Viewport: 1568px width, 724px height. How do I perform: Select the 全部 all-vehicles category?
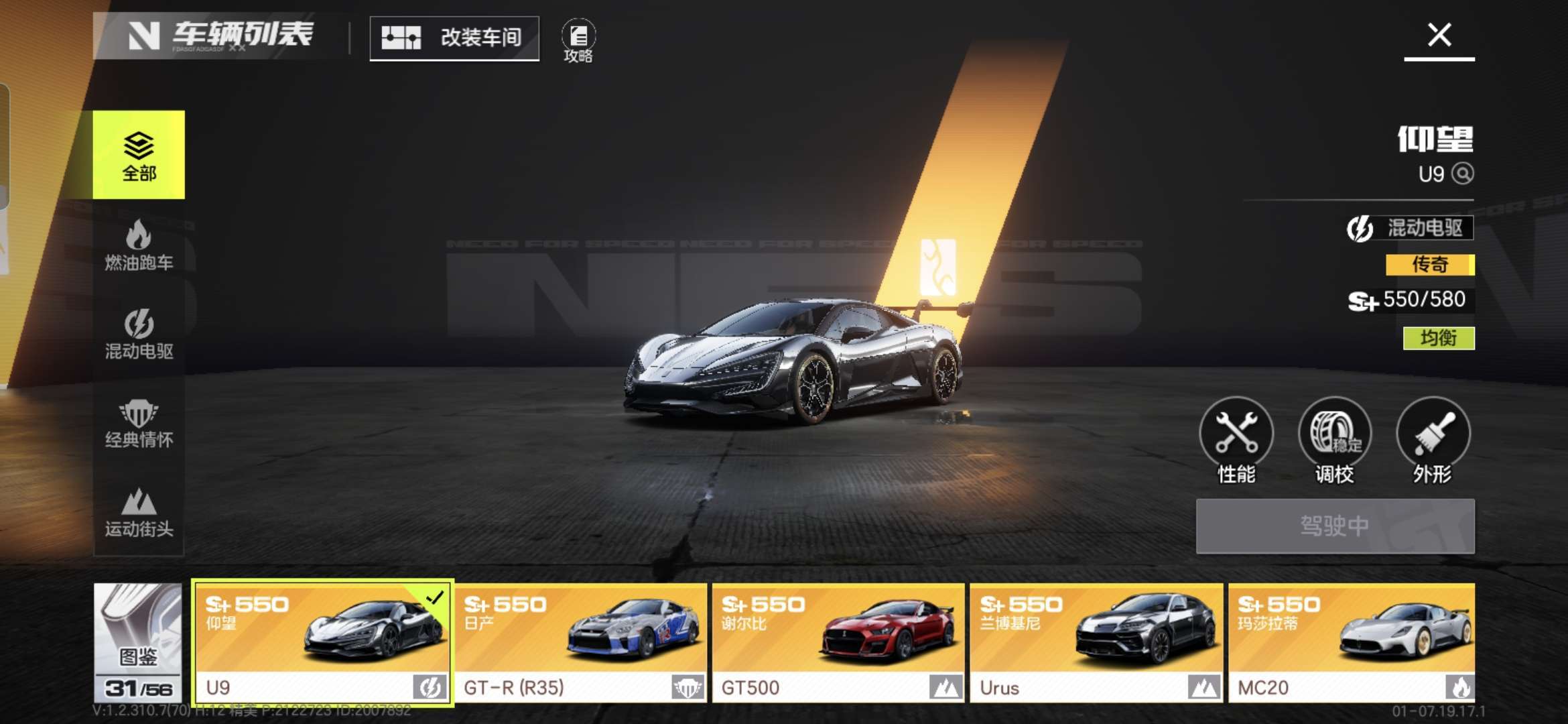pyautogui.click(x=139, y=155)
